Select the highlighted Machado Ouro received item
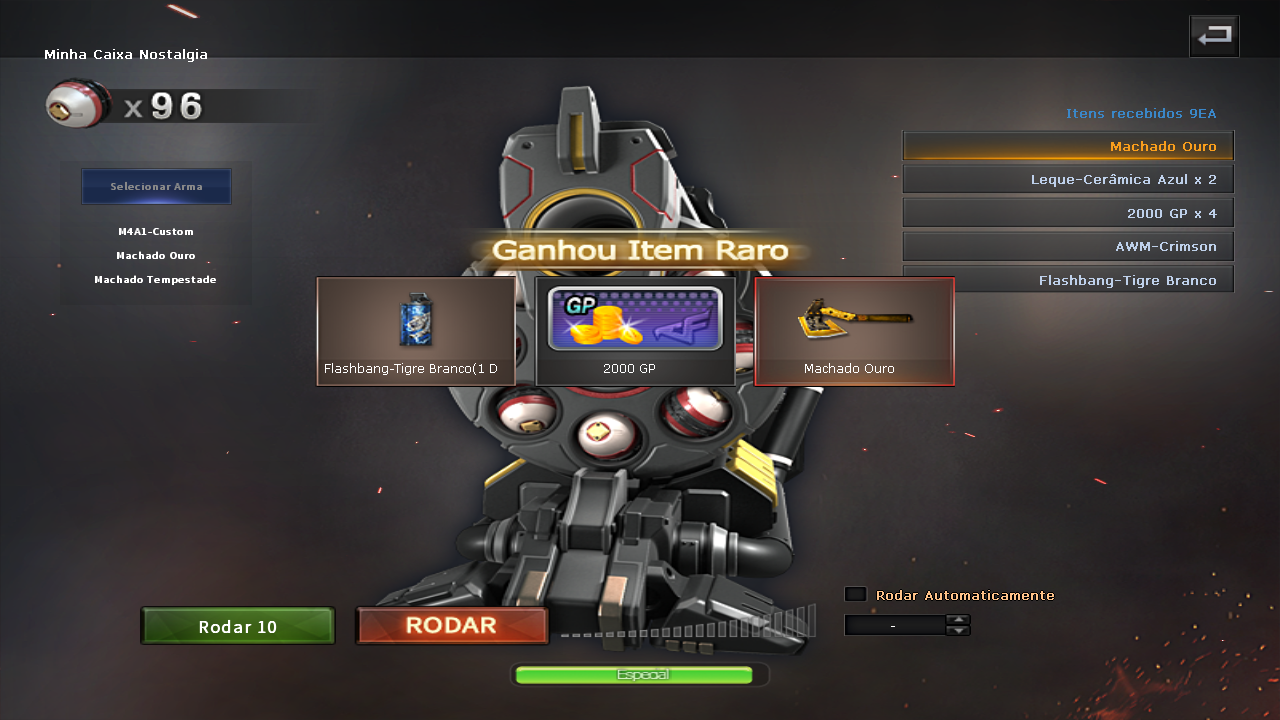 tap(1068, 146)
